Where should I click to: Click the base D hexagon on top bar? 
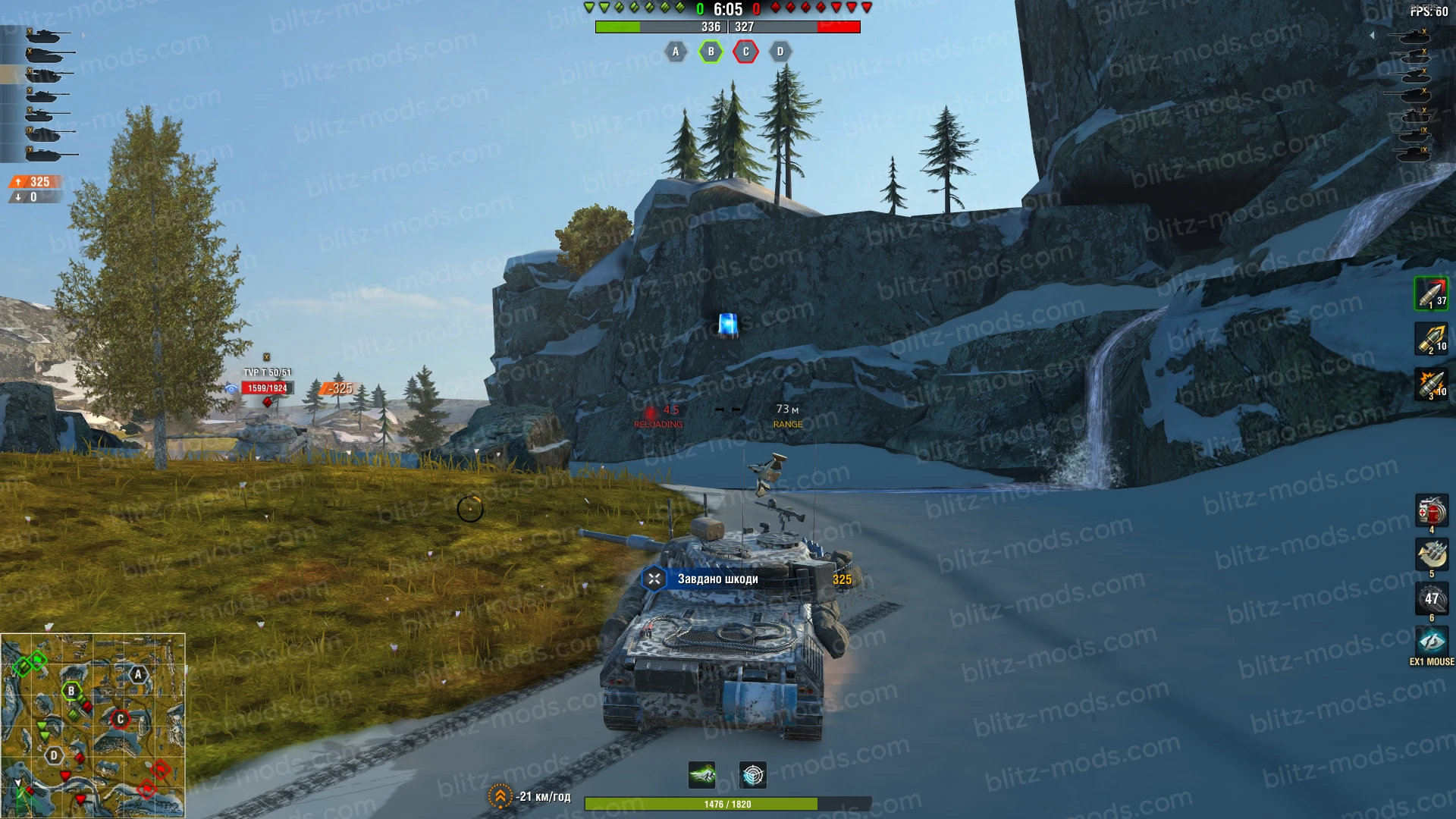click(x=780, y=52)
